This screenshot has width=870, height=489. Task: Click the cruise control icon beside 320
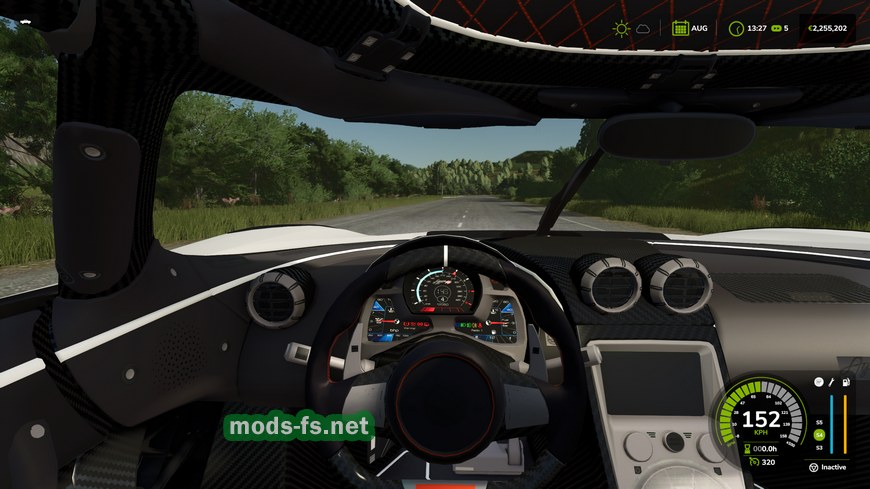coord(751,463)
